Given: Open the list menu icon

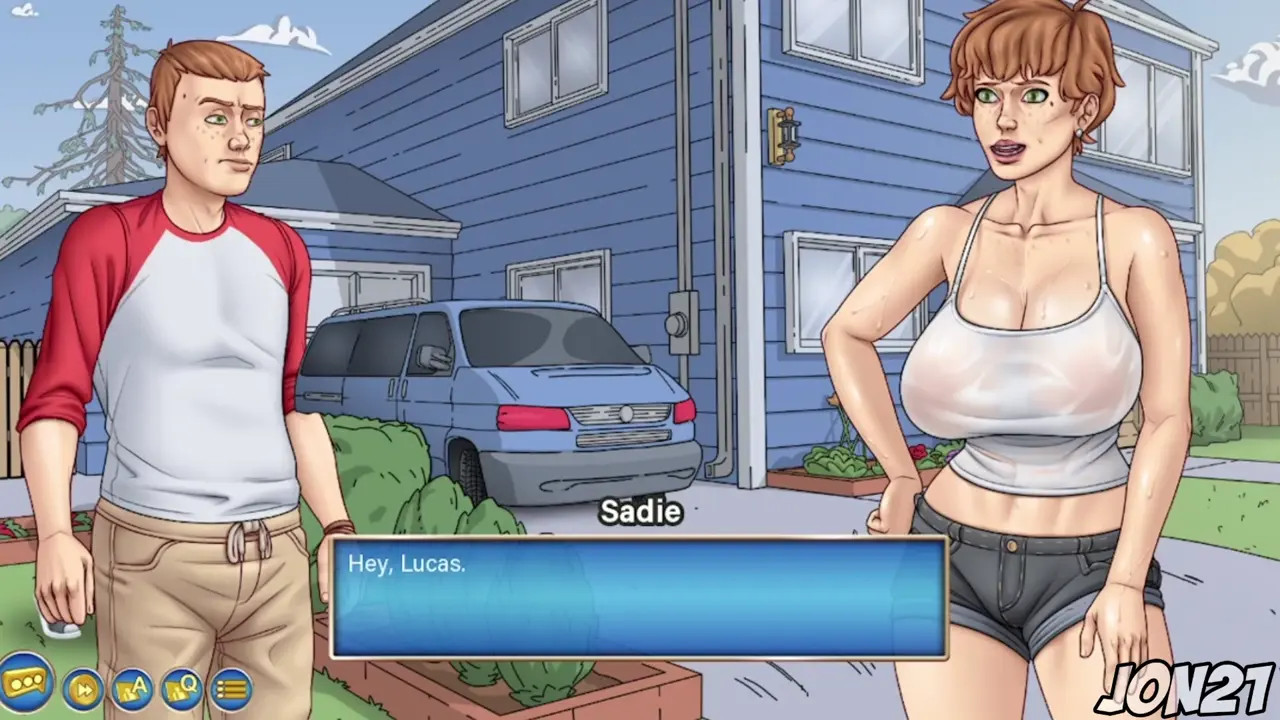Looking at the screenshot, I should (x=230, y=689).
